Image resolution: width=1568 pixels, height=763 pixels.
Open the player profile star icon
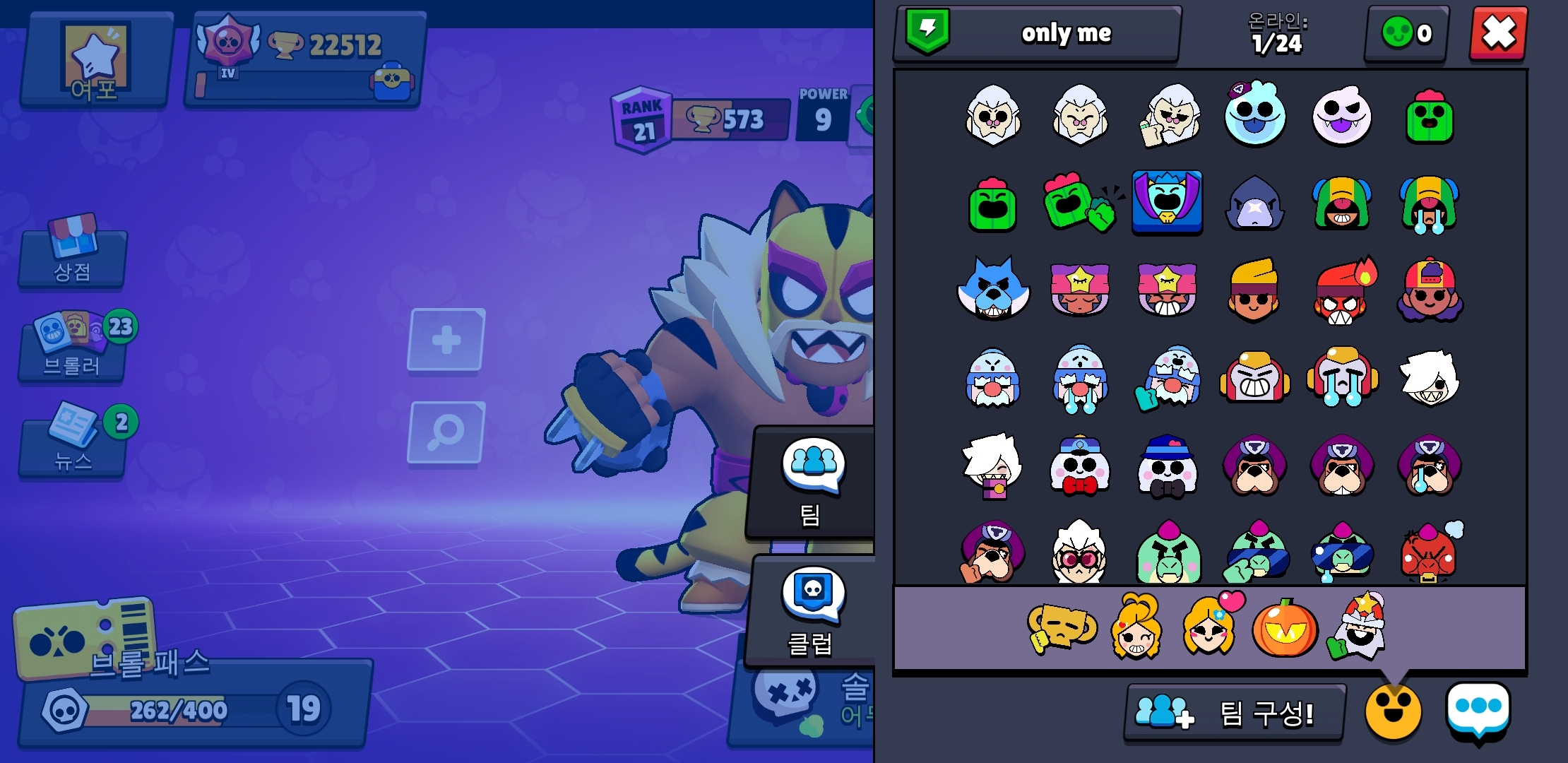96,60
